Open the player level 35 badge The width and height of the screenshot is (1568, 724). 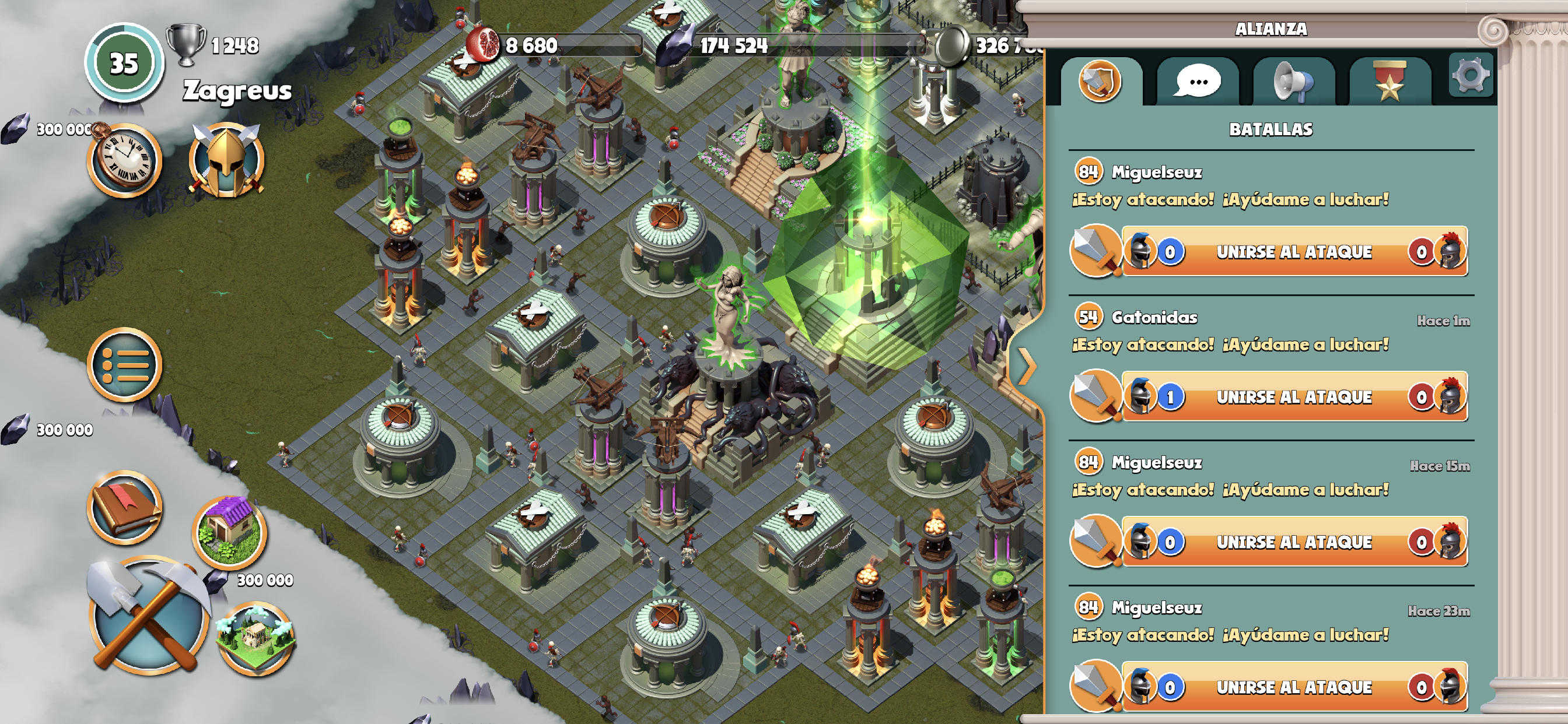[x=124, y=64]
